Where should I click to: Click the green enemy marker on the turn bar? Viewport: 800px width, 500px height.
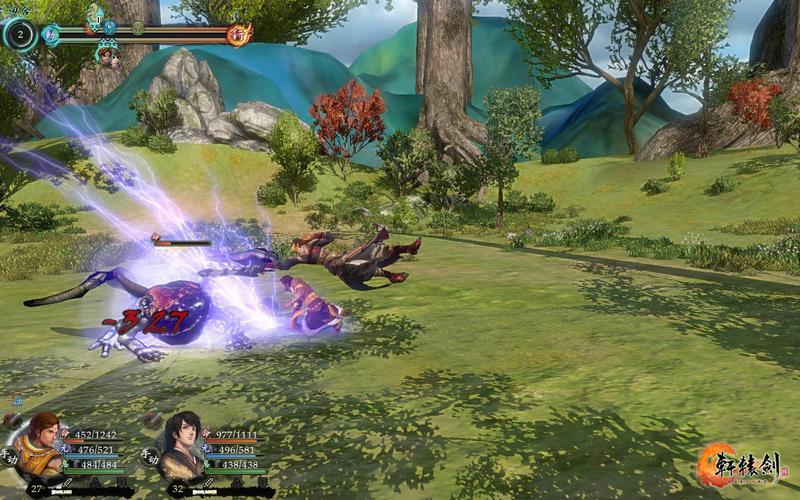(138, 28)
